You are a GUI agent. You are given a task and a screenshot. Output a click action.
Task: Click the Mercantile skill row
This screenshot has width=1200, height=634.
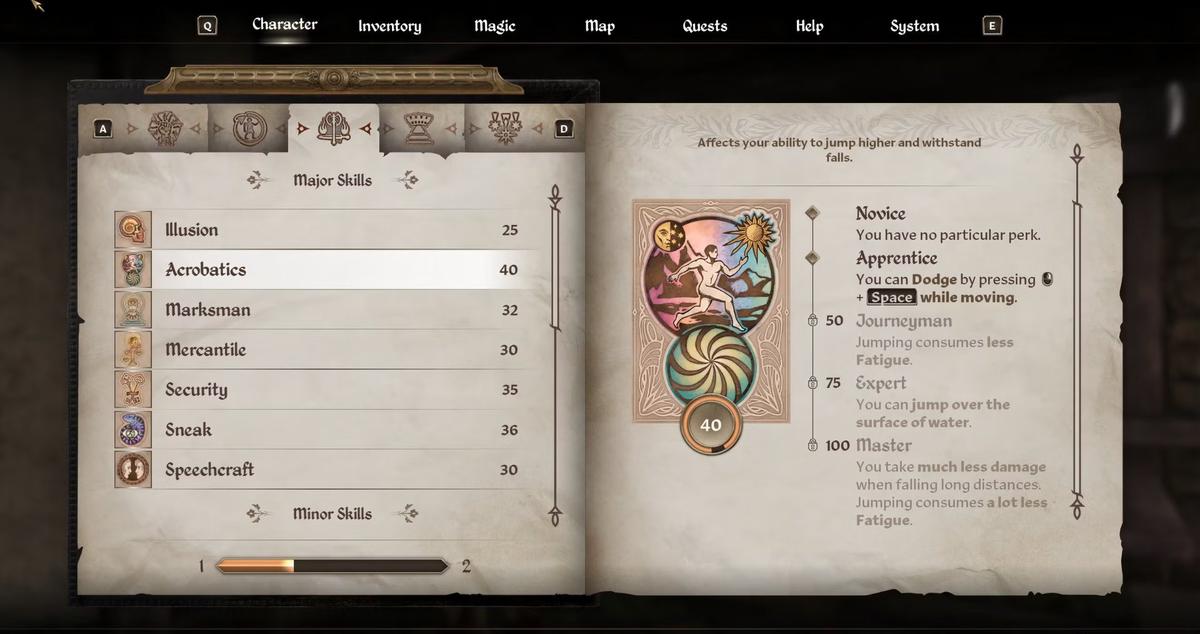[330, 350]
